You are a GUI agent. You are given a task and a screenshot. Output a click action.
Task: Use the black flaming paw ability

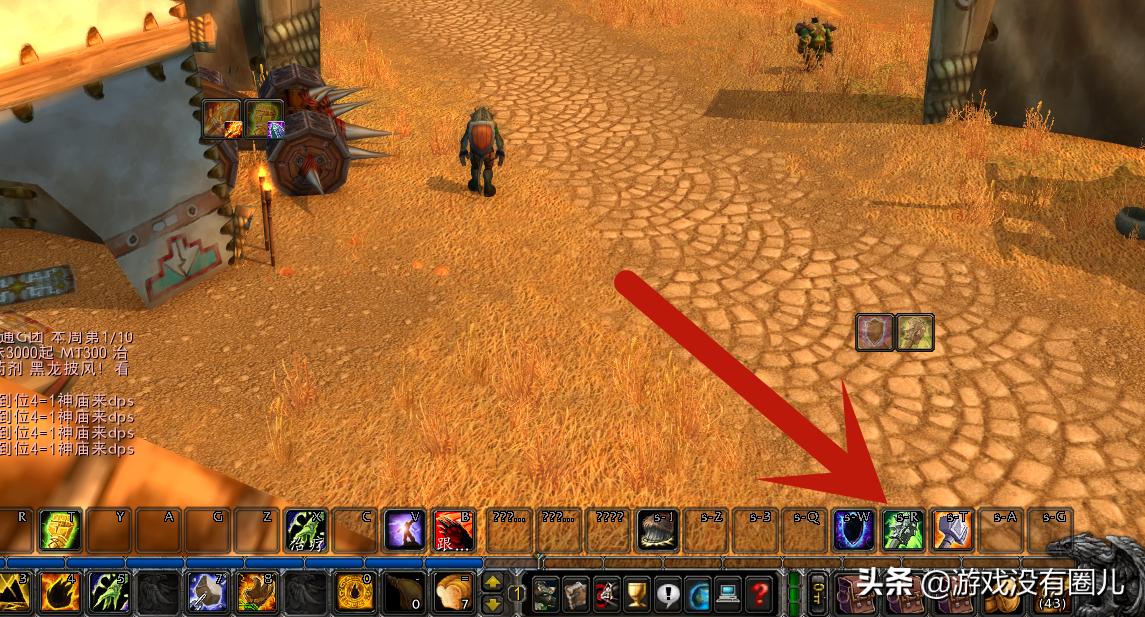tap(60, 592)
